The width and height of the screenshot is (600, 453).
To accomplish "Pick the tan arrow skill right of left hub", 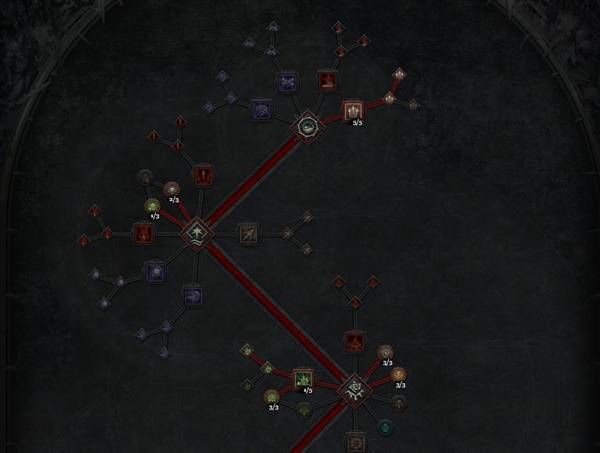I will (247, 234).
